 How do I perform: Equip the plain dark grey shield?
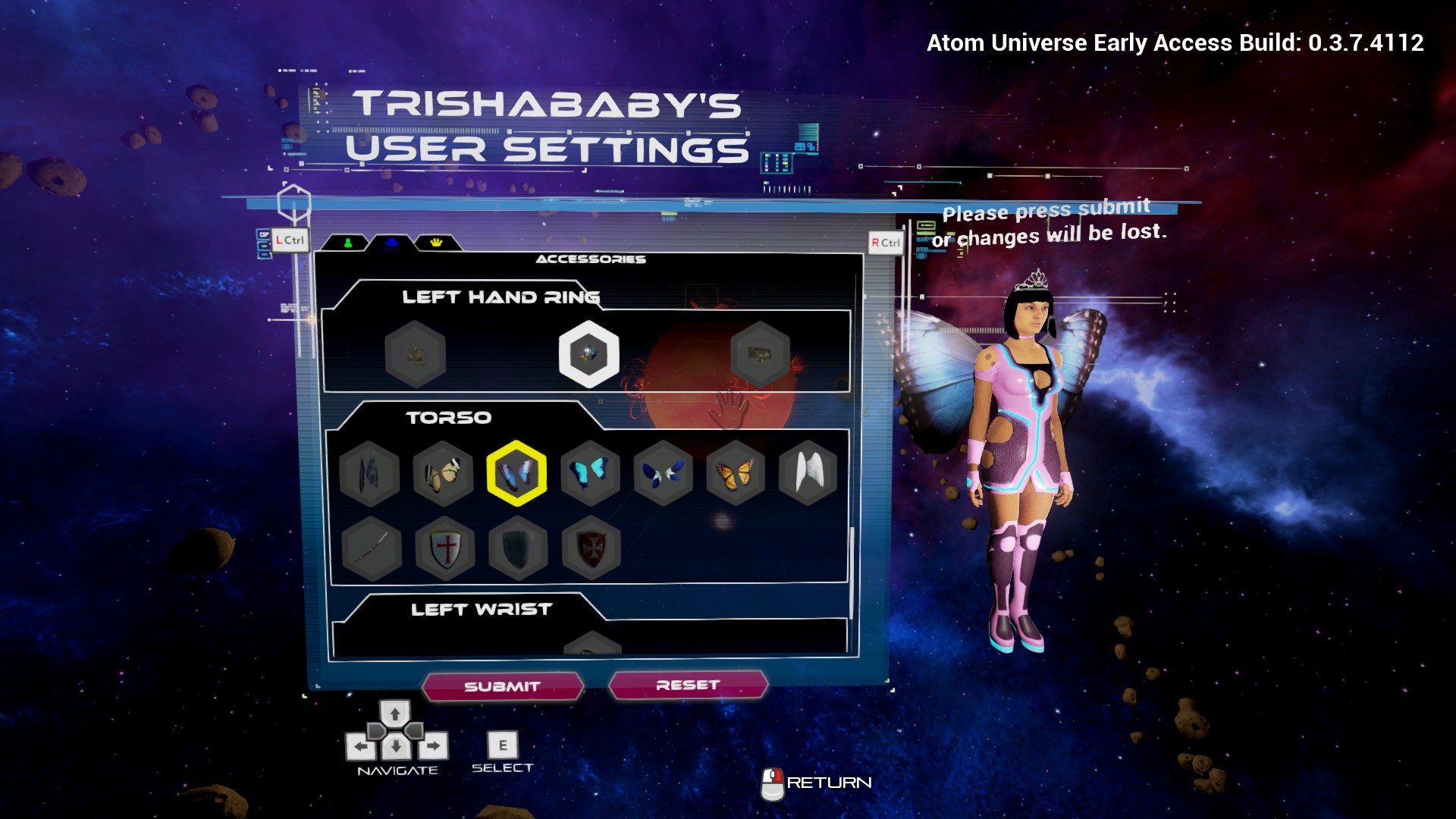(x=518, y=548)
